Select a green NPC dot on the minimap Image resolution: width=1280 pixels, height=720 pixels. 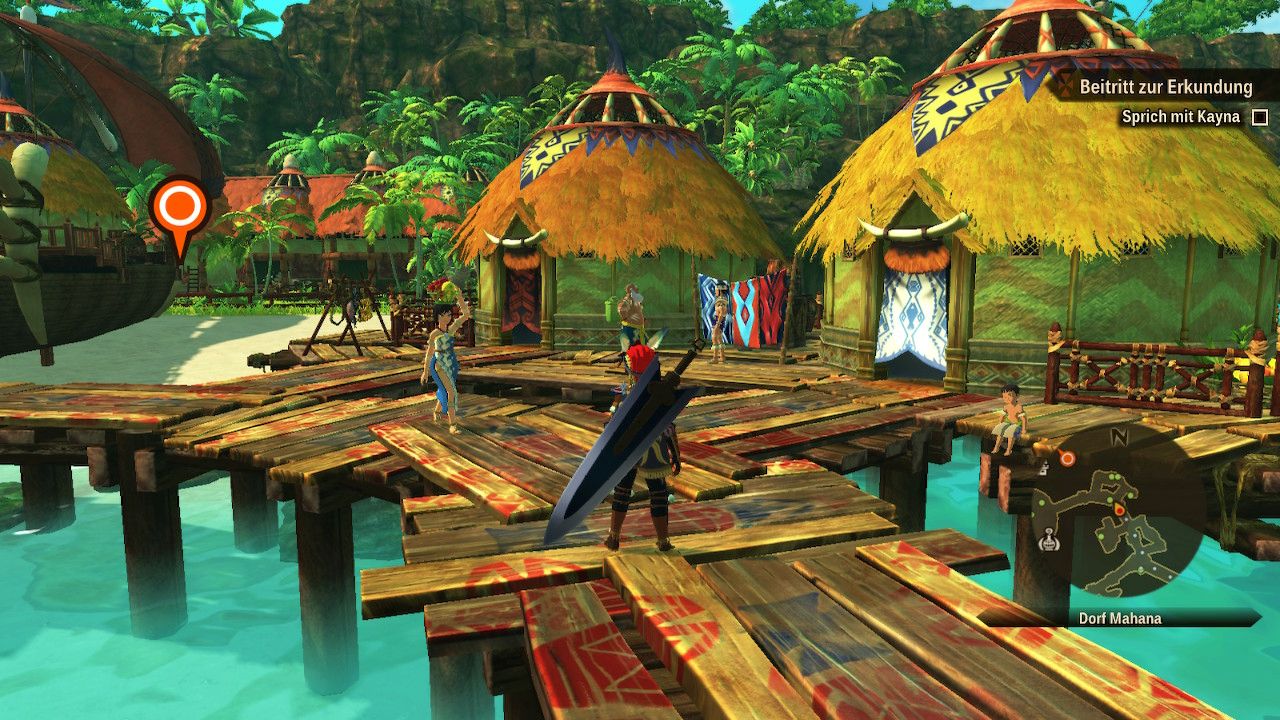[1111, 477]
